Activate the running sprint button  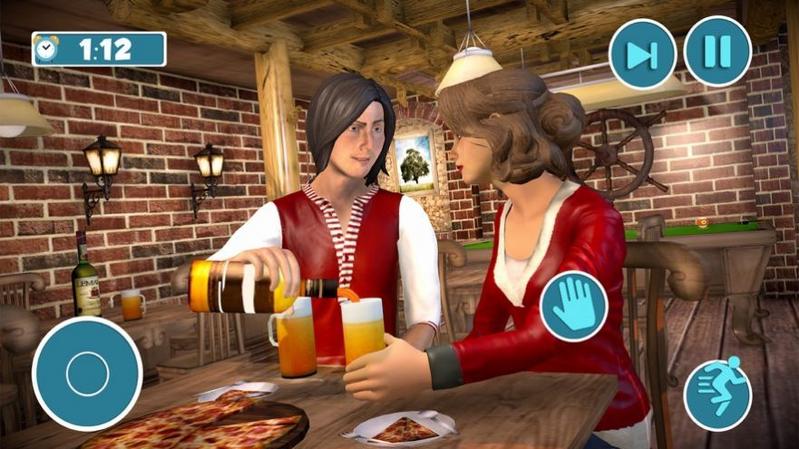click(717, 394)
